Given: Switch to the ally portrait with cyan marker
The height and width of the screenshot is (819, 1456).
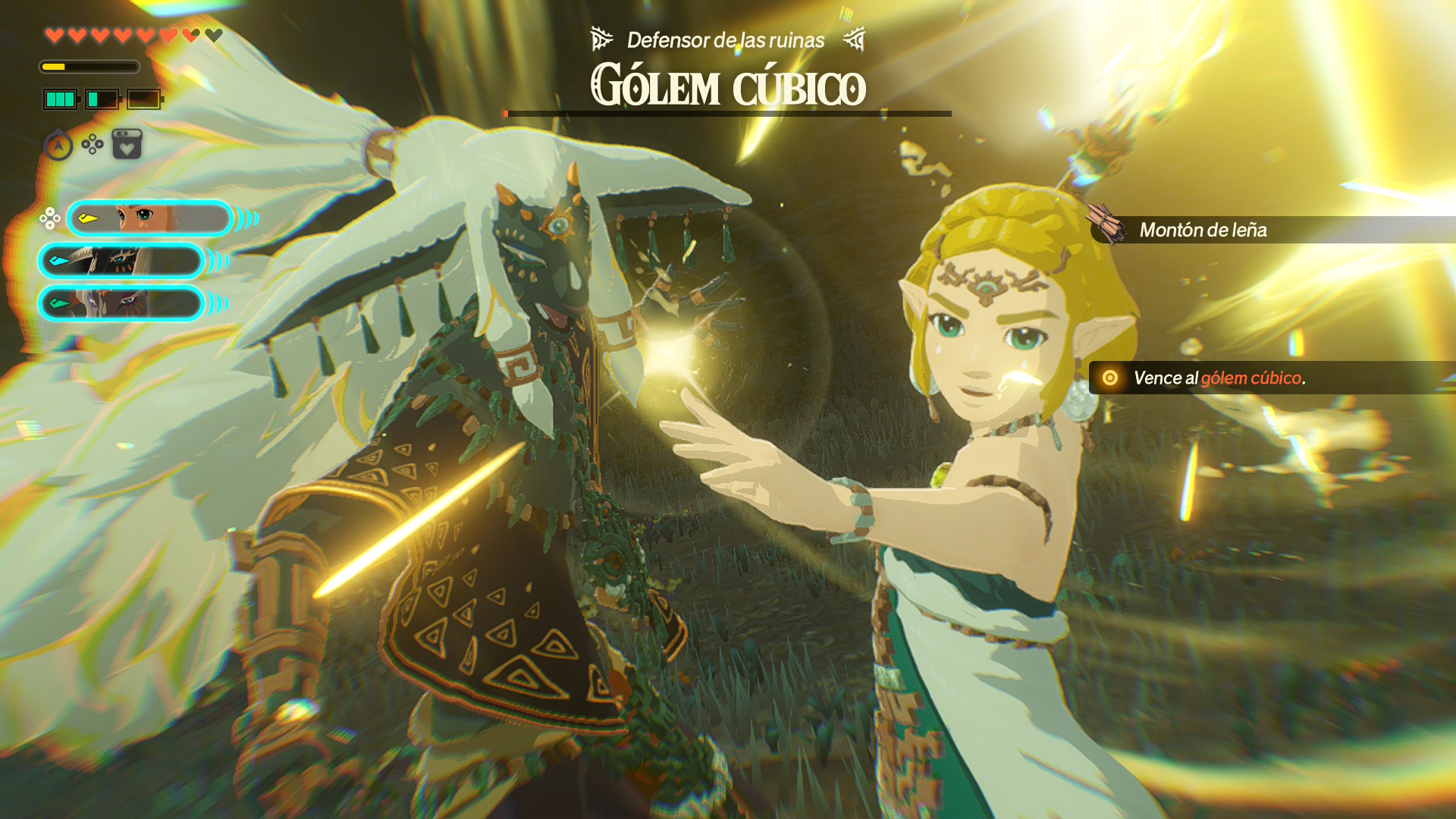Looking at the screenshot, I should pyautogui.click(x=121, y=261).
